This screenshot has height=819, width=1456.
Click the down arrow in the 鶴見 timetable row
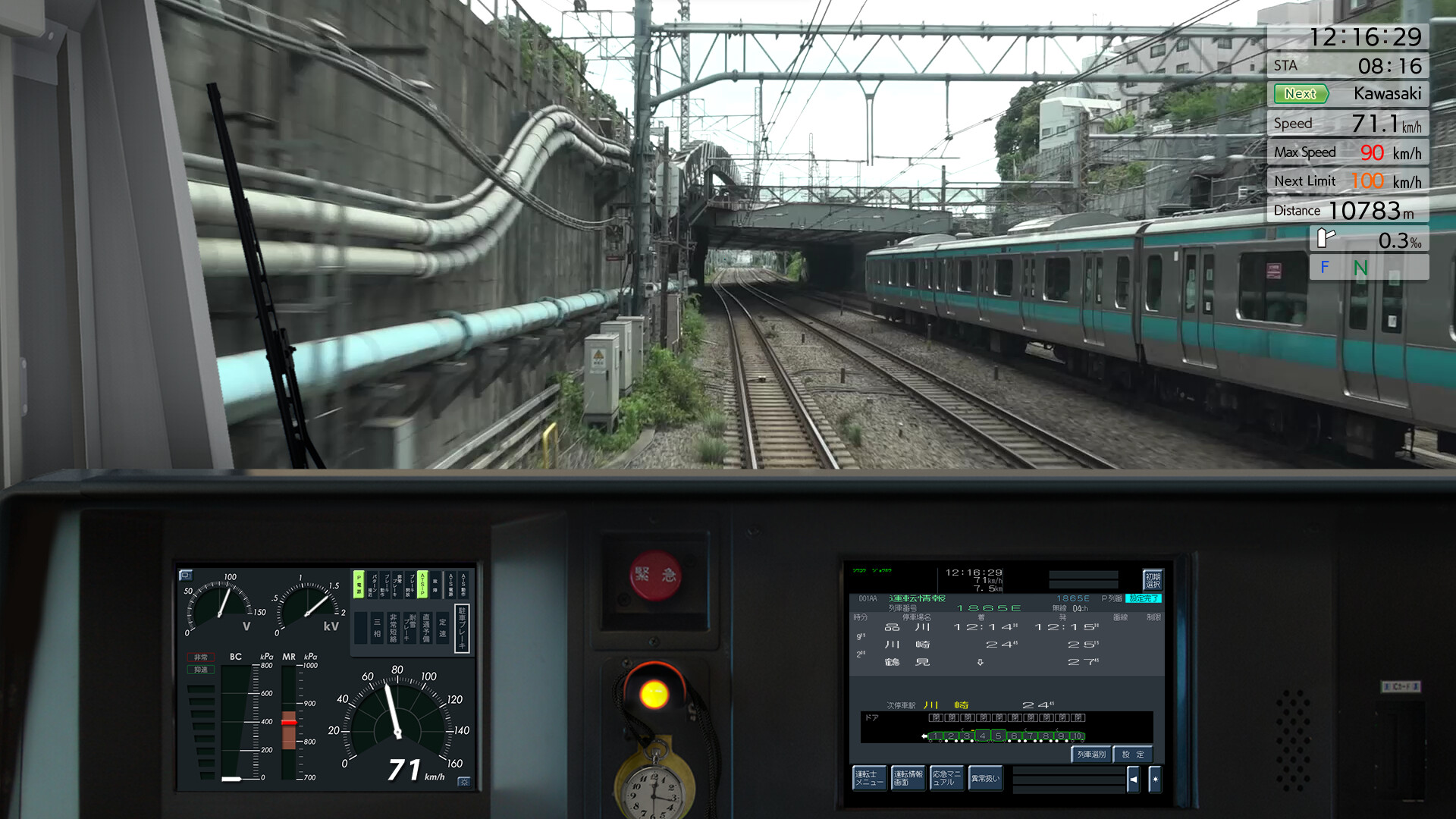pyautogui.click(x=981, y=662)
